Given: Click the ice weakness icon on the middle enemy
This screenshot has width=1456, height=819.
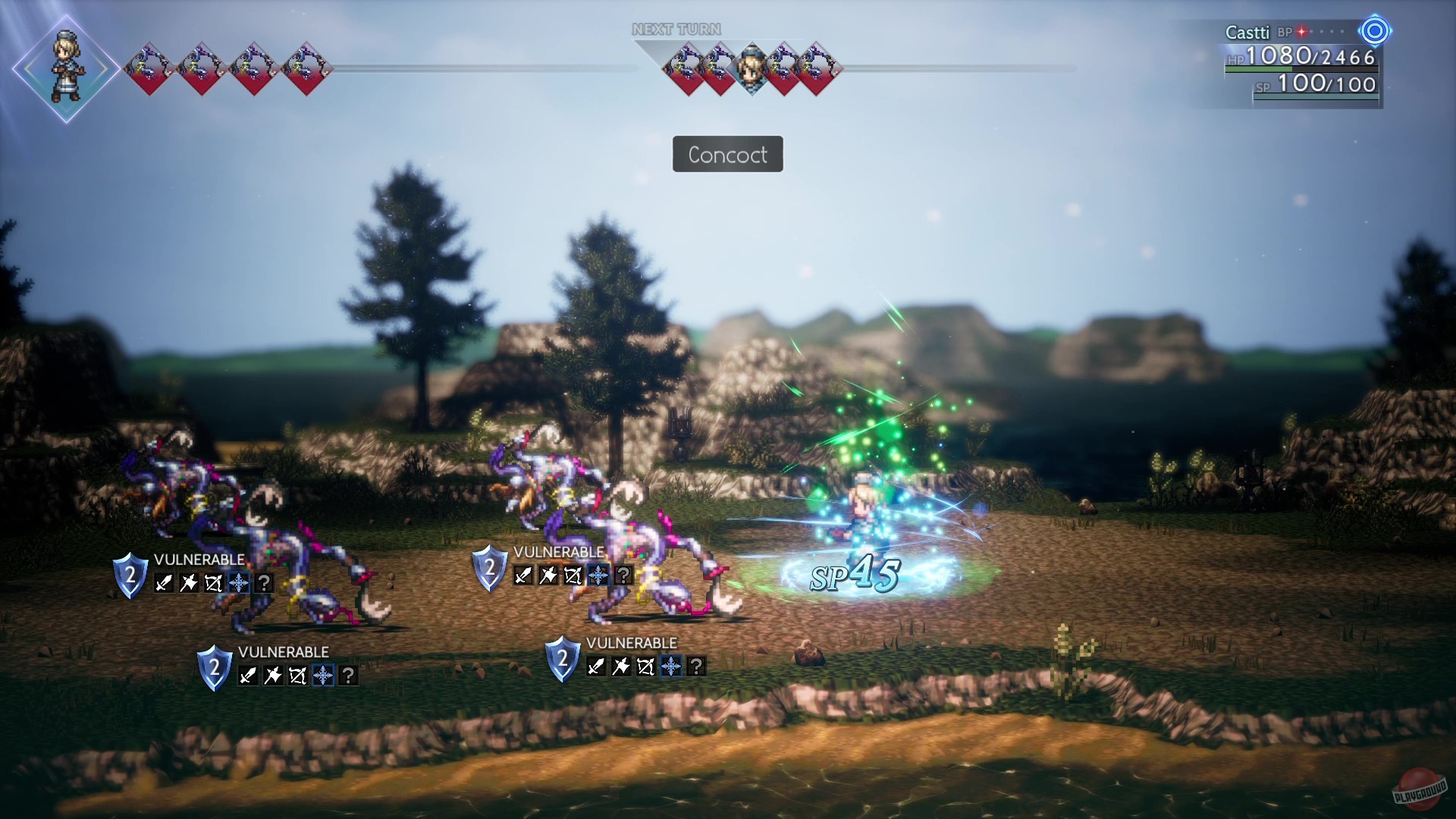Looking at the screenshot, I should 598,576.
